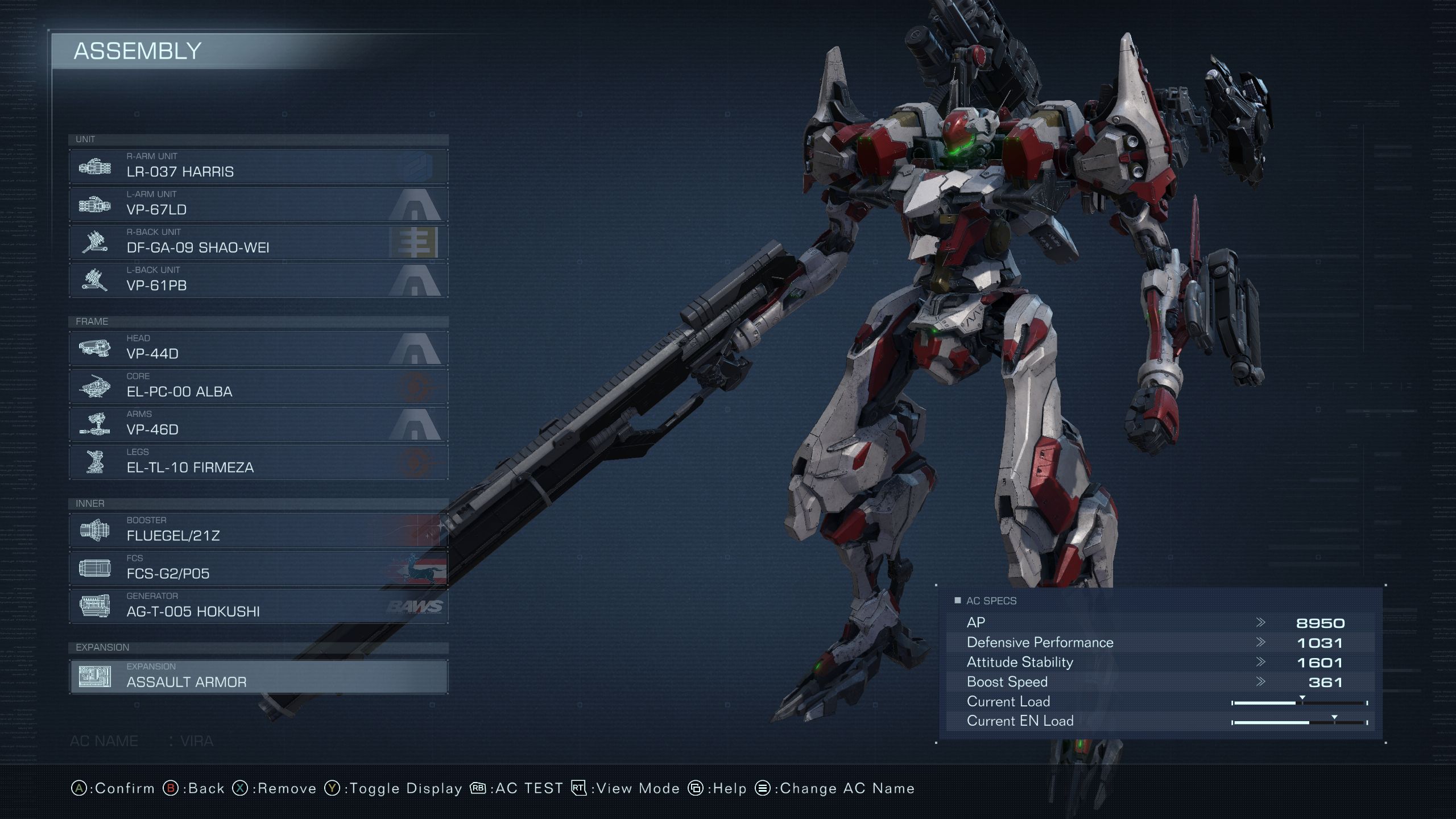Open the Legs EL-TL-10 FIRMEZA slot
The width and height of the screenshot is (1456, 819).
click(x=258, y=462)
